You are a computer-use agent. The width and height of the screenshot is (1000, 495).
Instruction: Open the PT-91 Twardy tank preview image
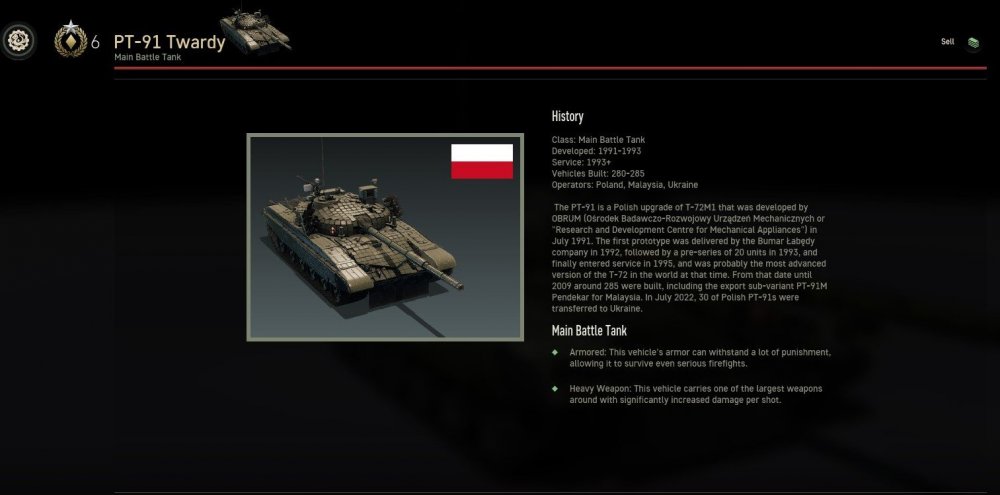click(385, 237)
